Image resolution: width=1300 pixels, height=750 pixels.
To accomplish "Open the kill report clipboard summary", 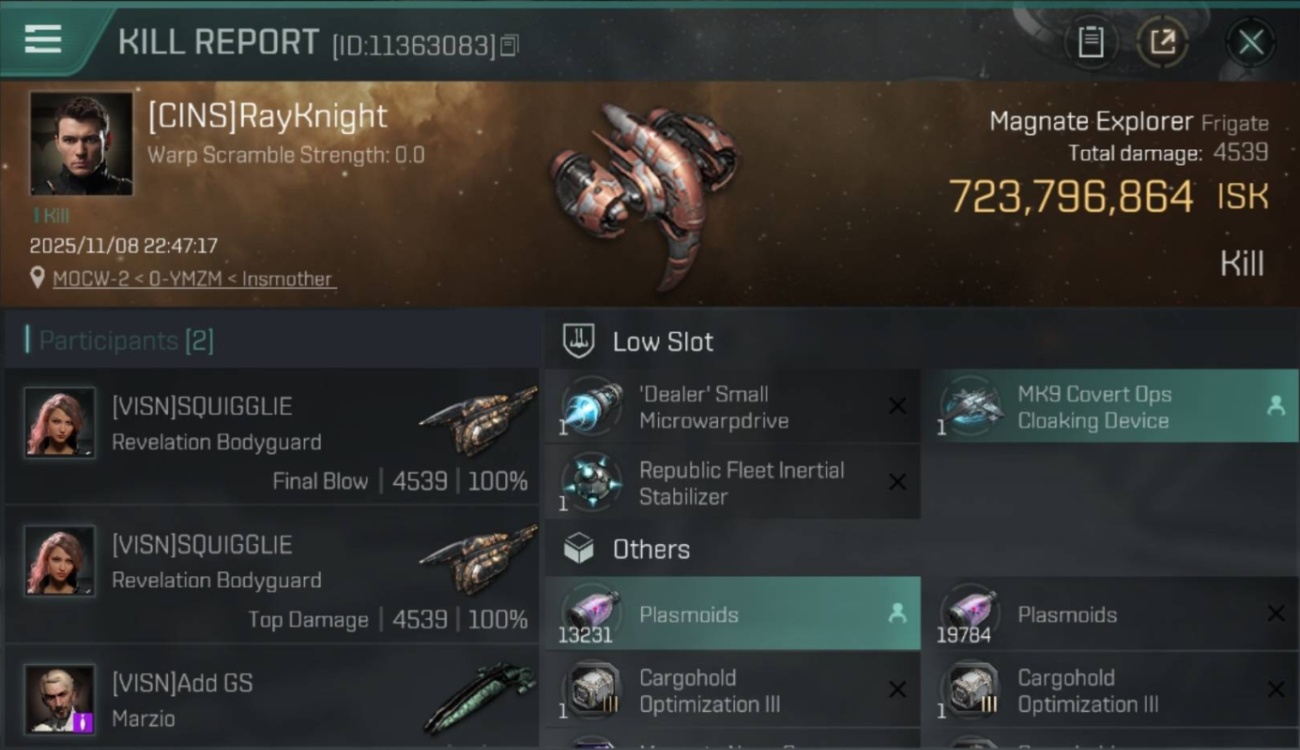I will click(x=1092, y=42).
